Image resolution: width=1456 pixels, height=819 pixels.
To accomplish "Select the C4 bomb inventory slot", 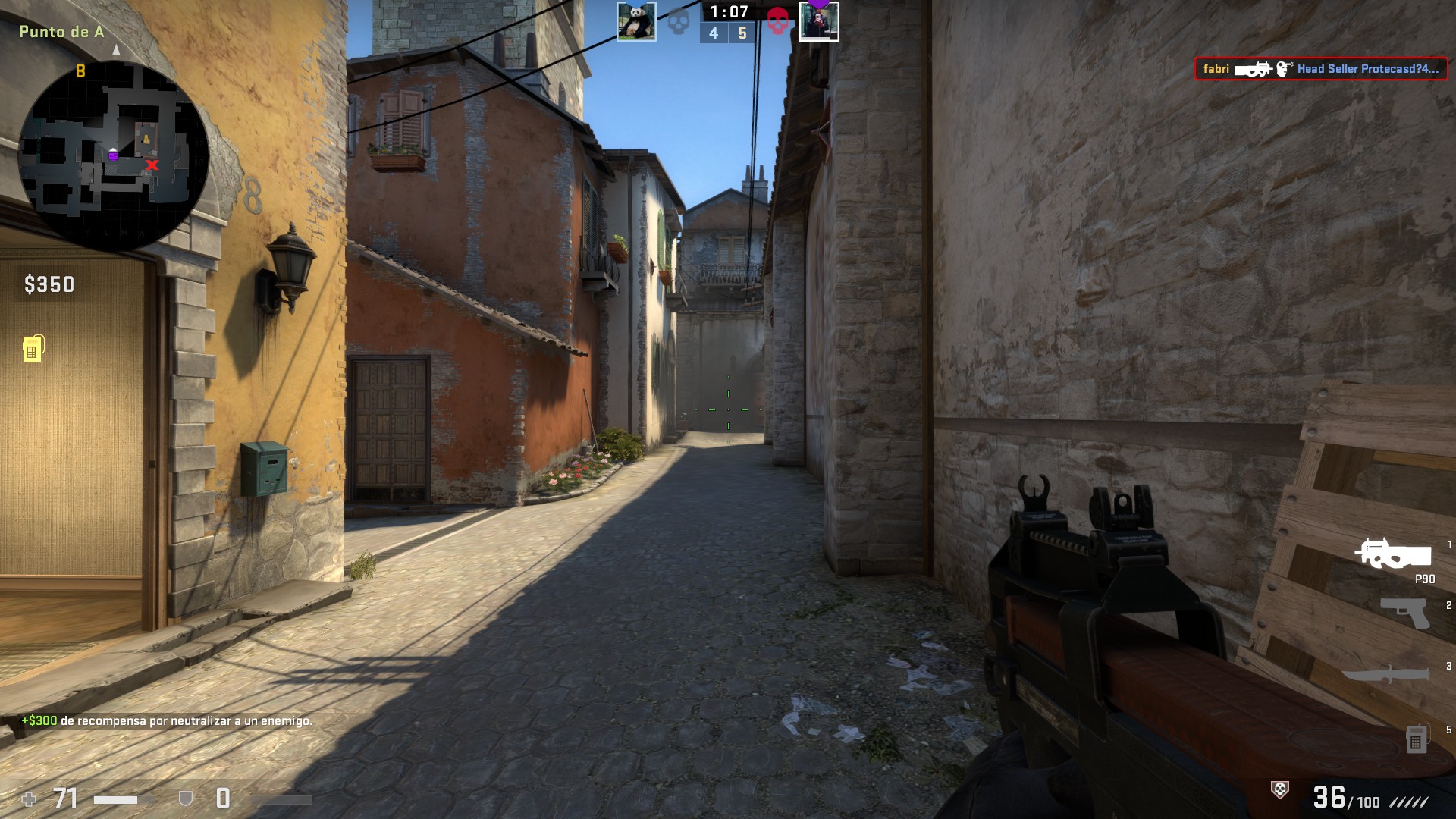I will 1416,739.
